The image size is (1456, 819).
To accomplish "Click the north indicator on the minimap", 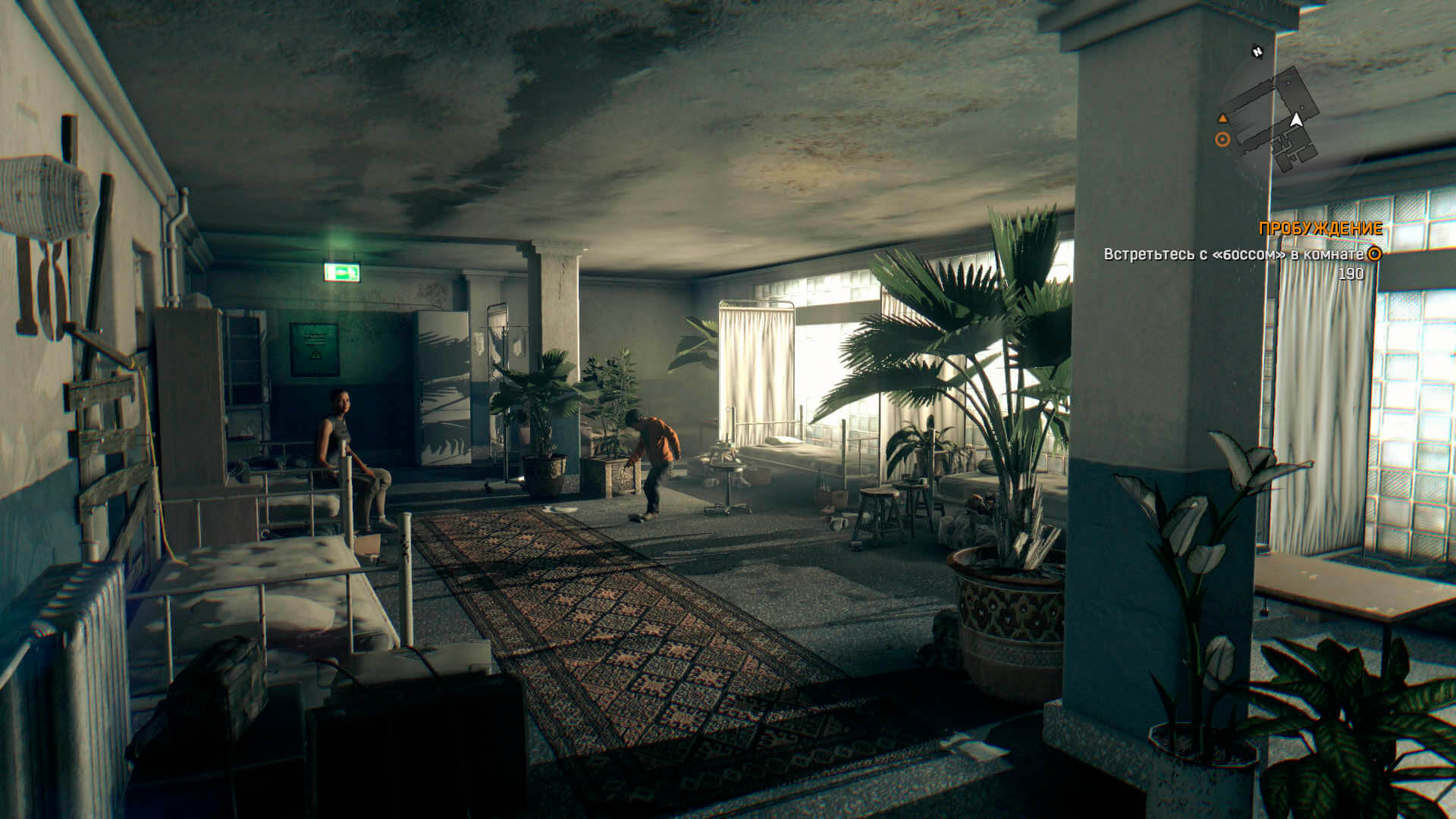I will tap(1257, 52).
